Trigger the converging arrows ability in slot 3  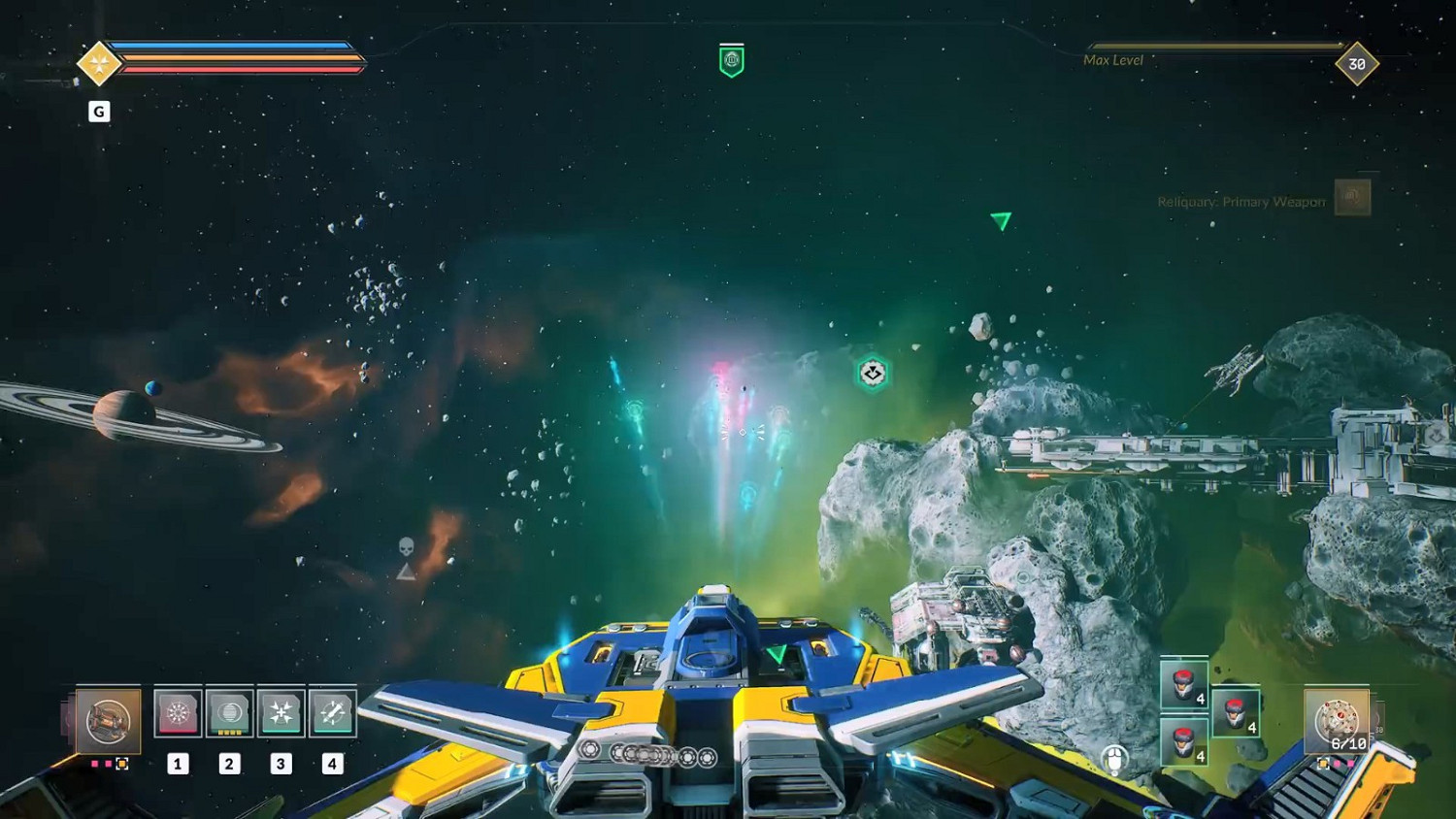coord(281,713)
